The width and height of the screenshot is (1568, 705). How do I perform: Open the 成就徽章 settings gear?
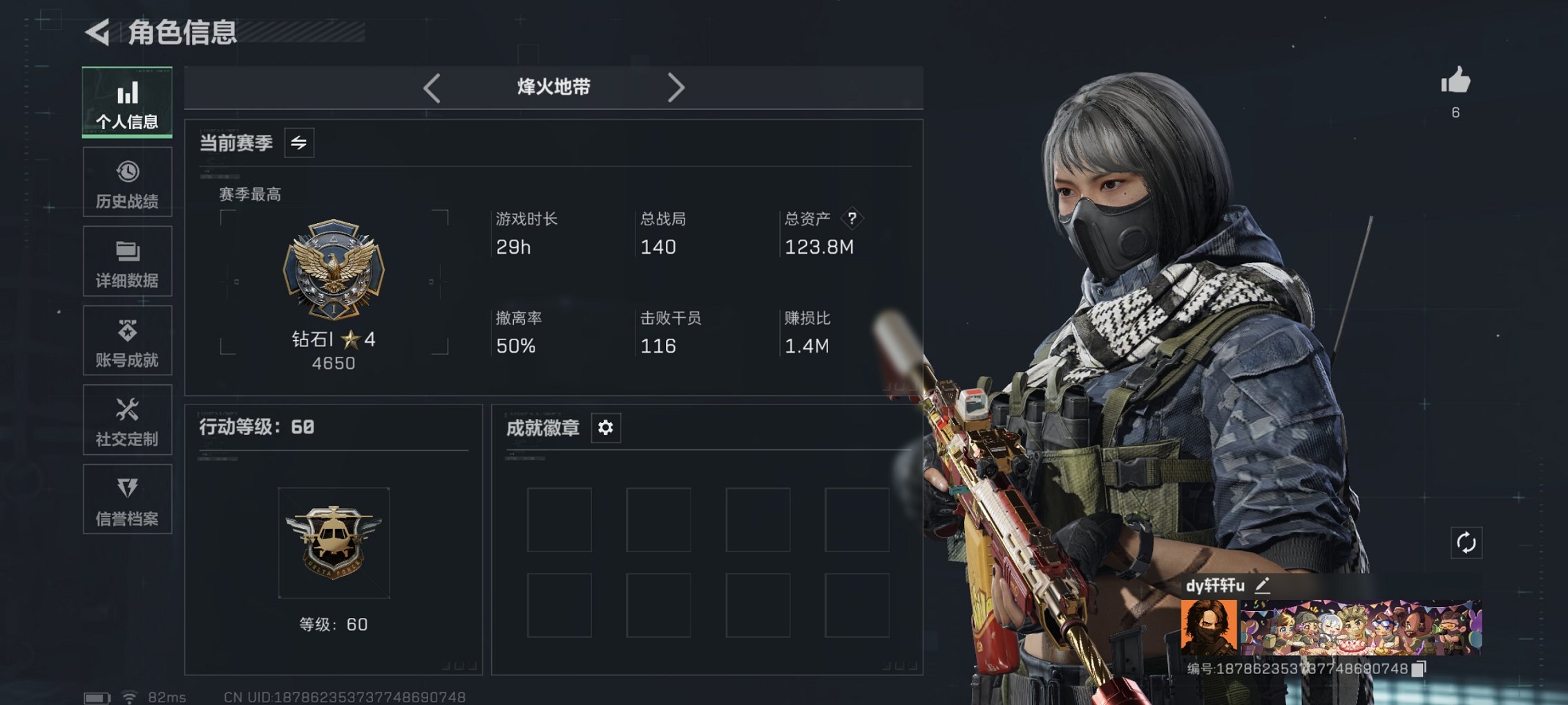[x=606, y=428]
